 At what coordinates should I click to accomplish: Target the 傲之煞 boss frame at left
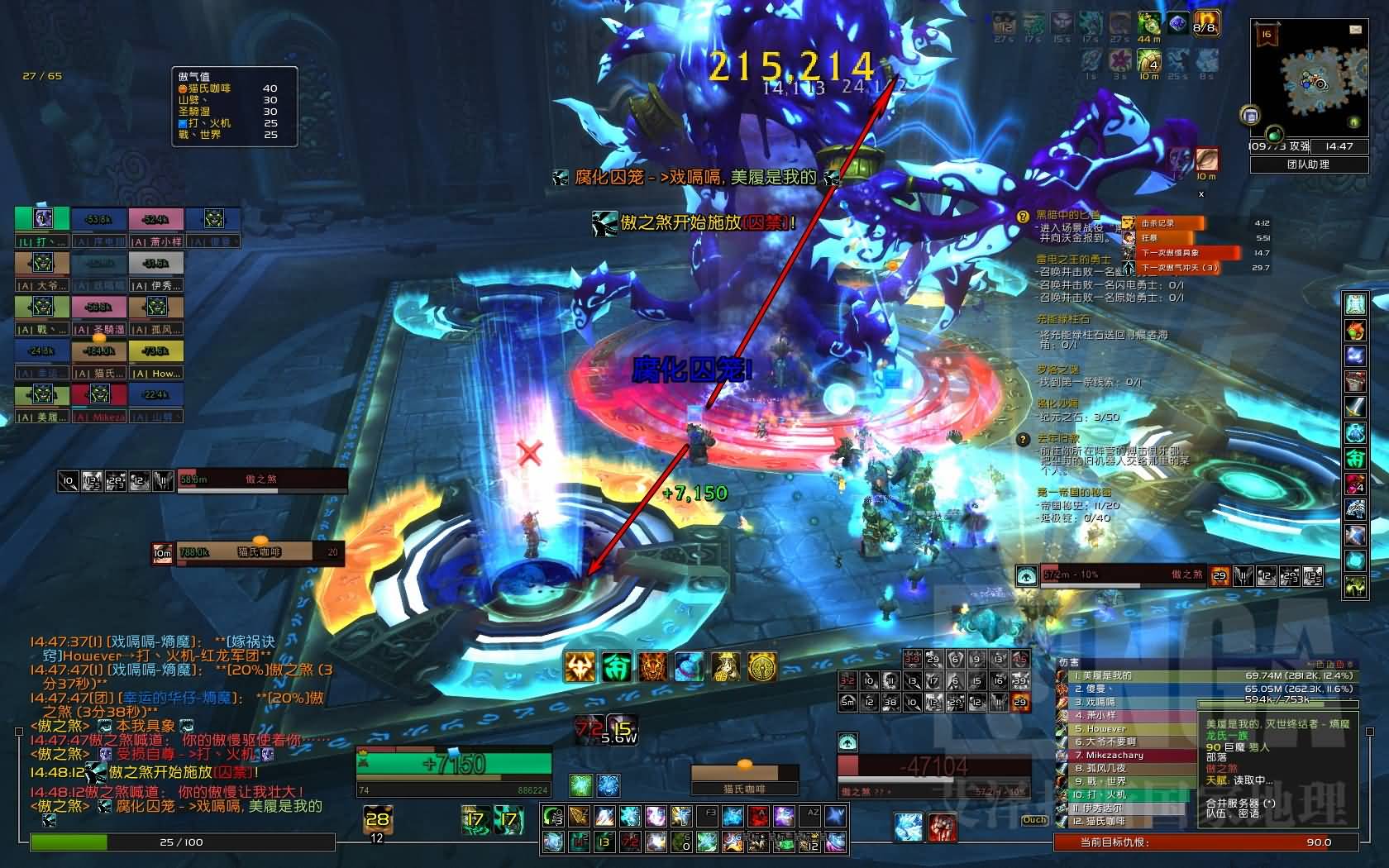click(x=261, y=479)
